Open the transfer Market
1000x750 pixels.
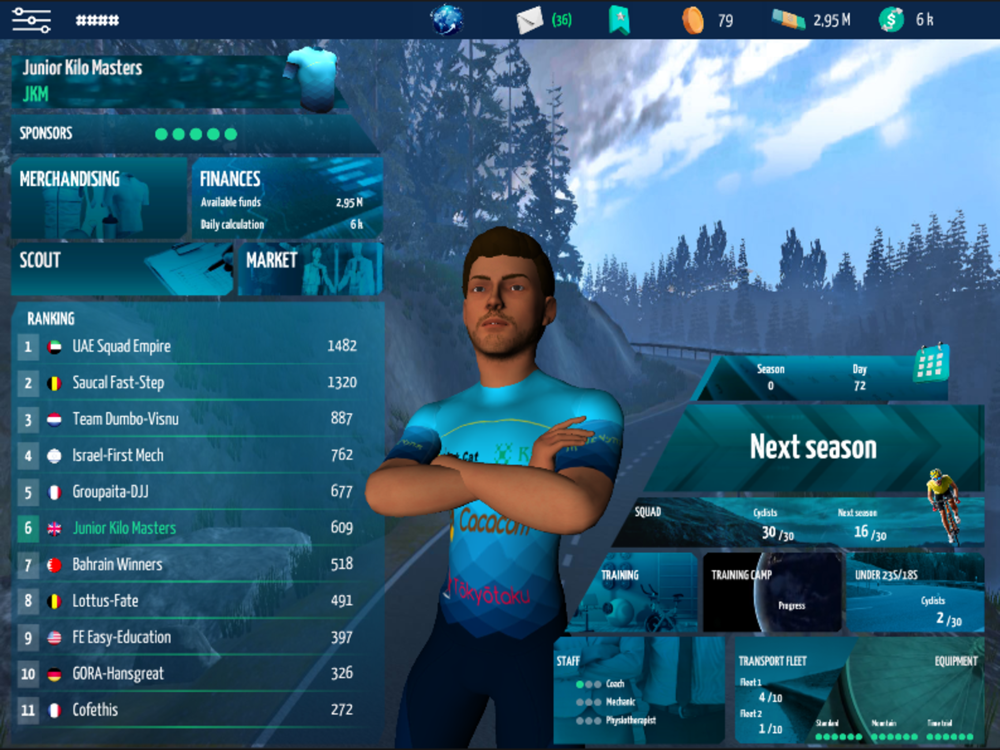pyautogui.click(x=308, y=268)
